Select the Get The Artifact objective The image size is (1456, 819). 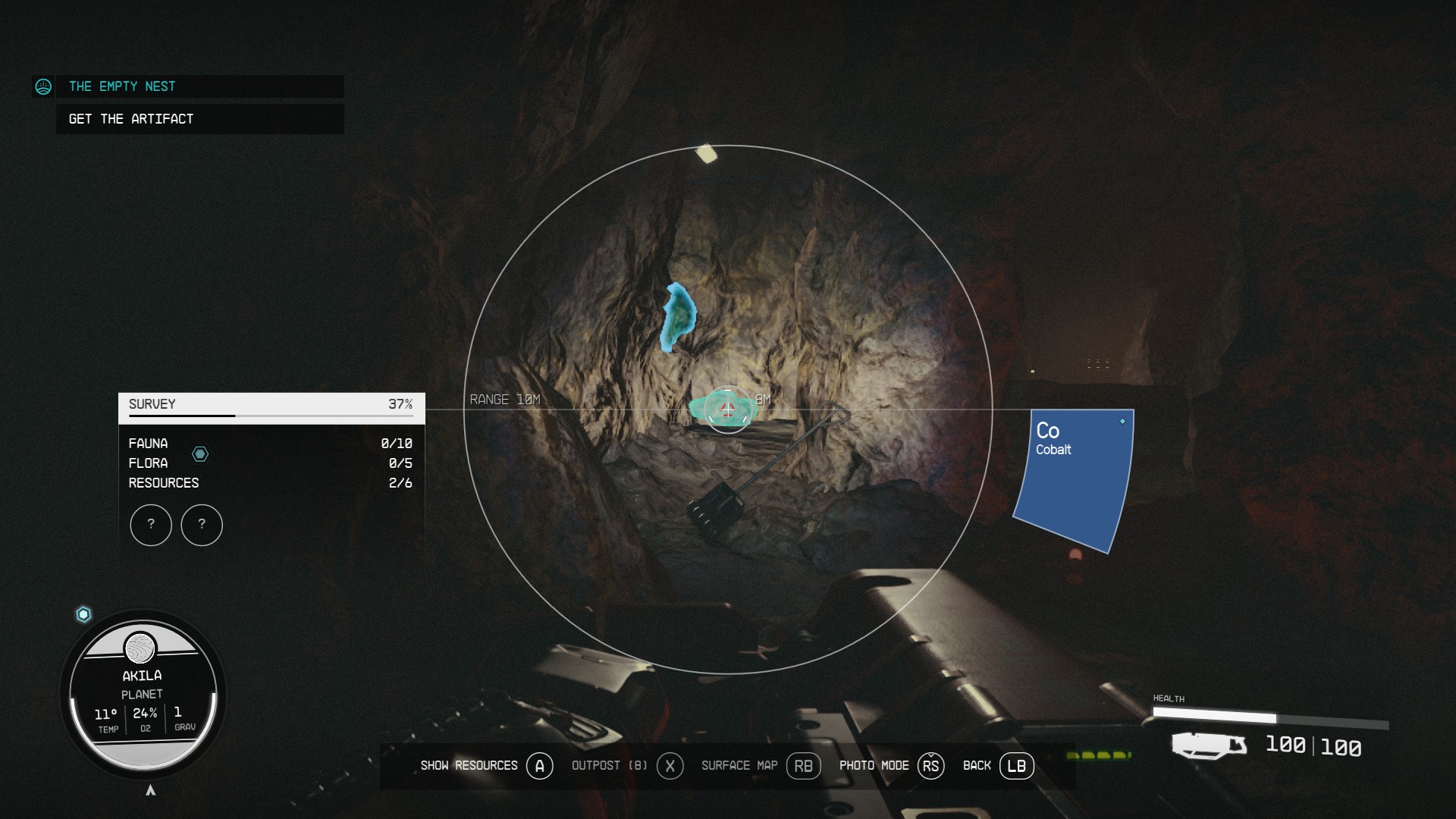pos(130,118)
